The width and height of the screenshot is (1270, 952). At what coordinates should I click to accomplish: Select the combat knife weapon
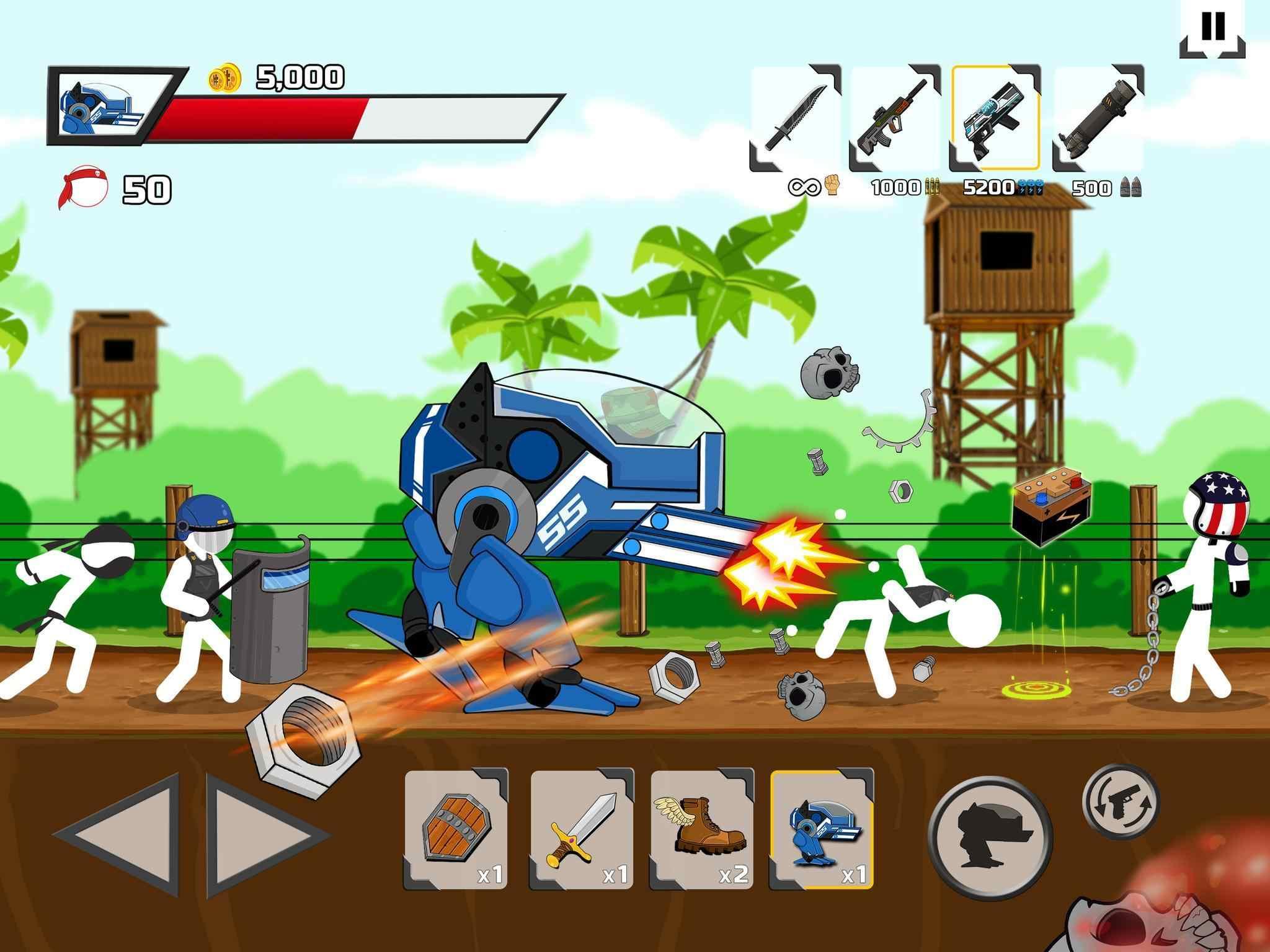point(795,119)
